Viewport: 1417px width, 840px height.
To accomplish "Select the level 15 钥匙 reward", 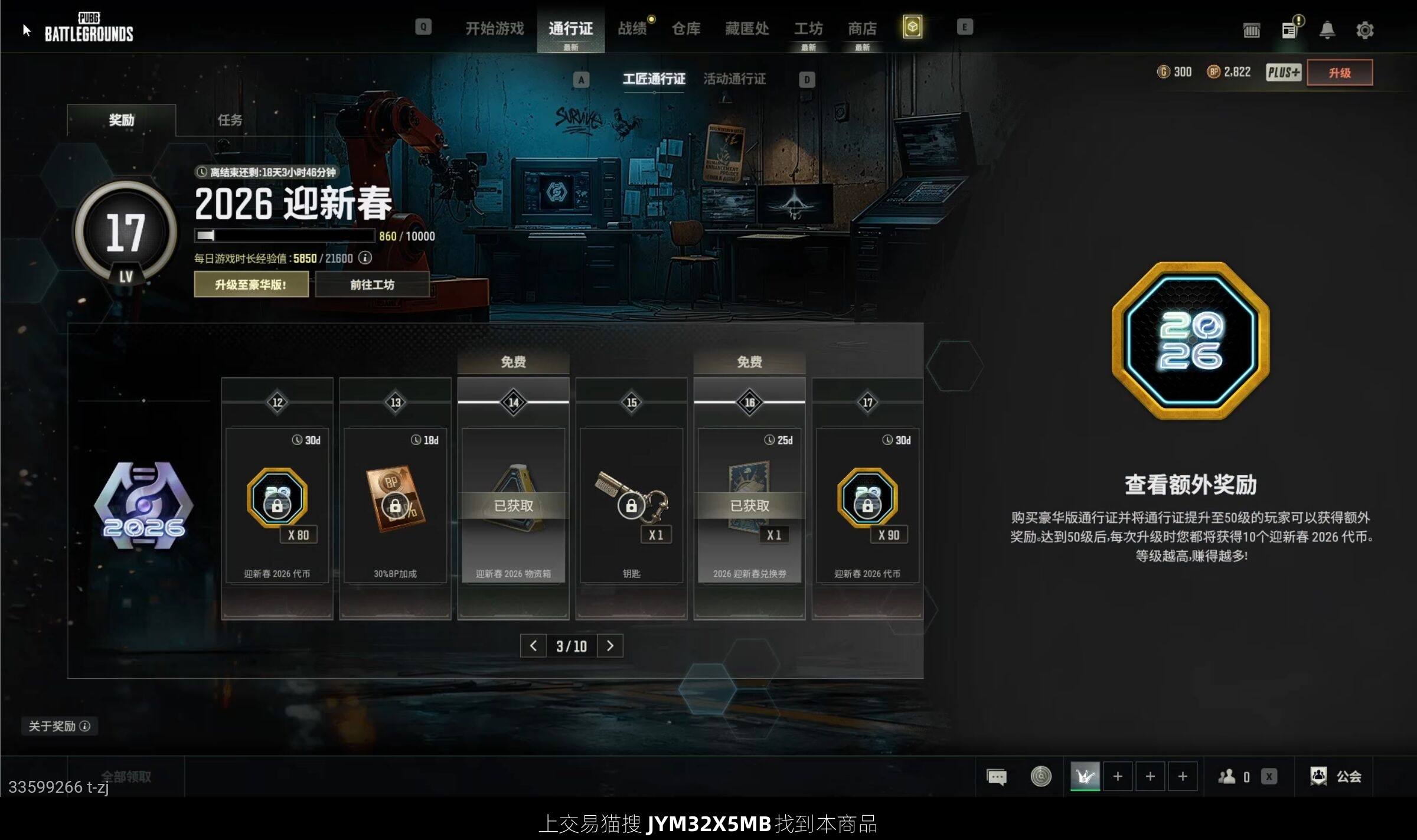I will 631,505.
